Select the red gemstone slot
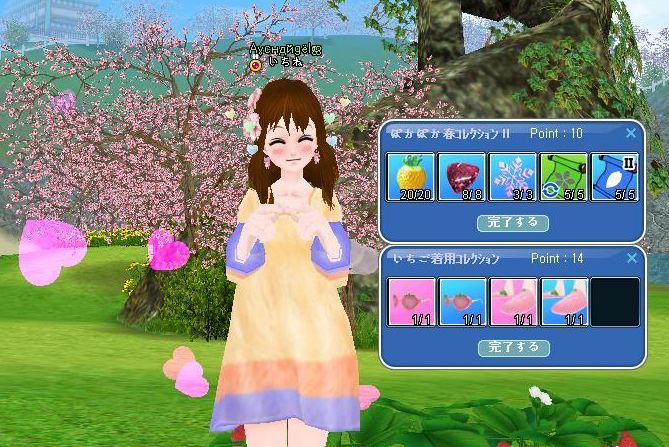Image resolution: width=669 pixels, height=447 pixels. tap(462, 177)
